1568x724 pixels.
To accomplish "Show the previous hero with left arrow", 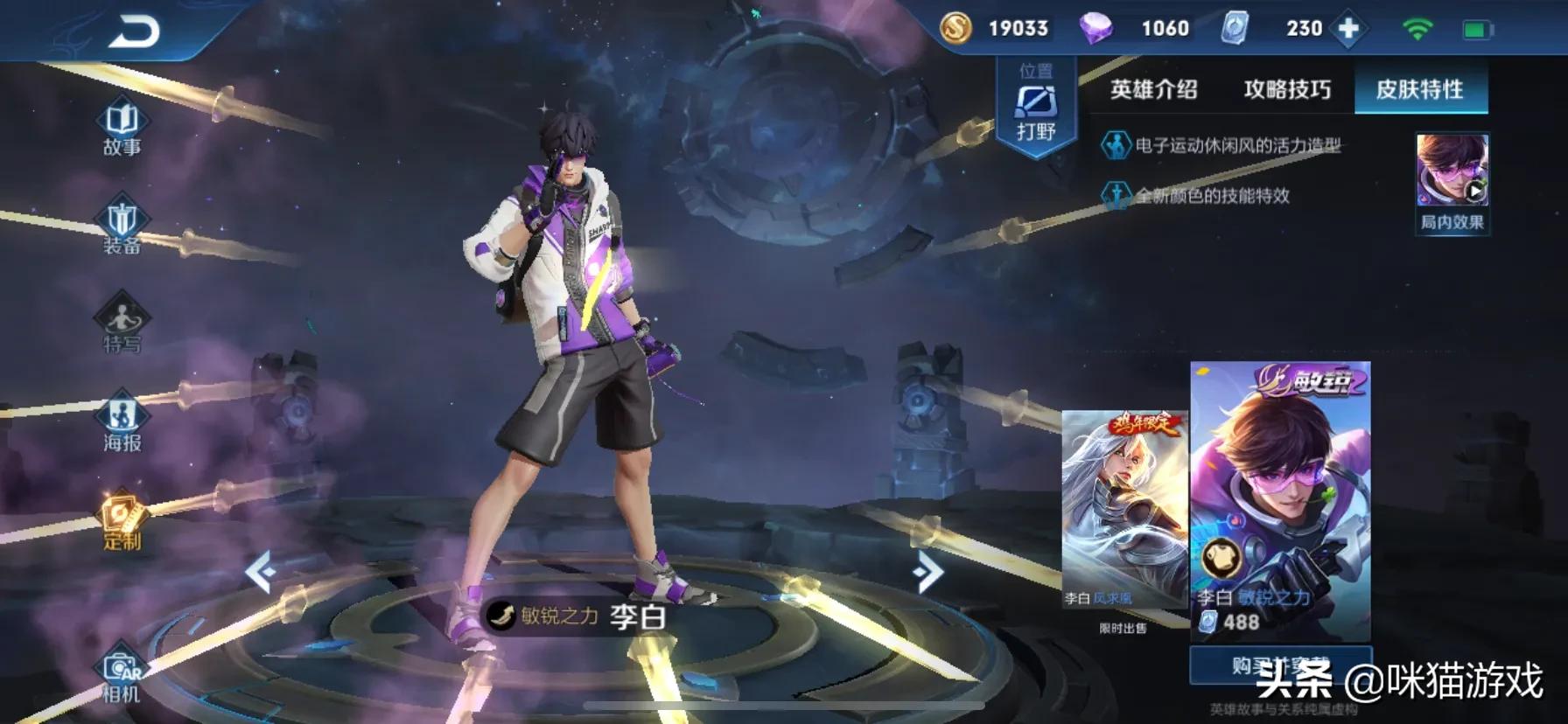I will tap(261, 573).
